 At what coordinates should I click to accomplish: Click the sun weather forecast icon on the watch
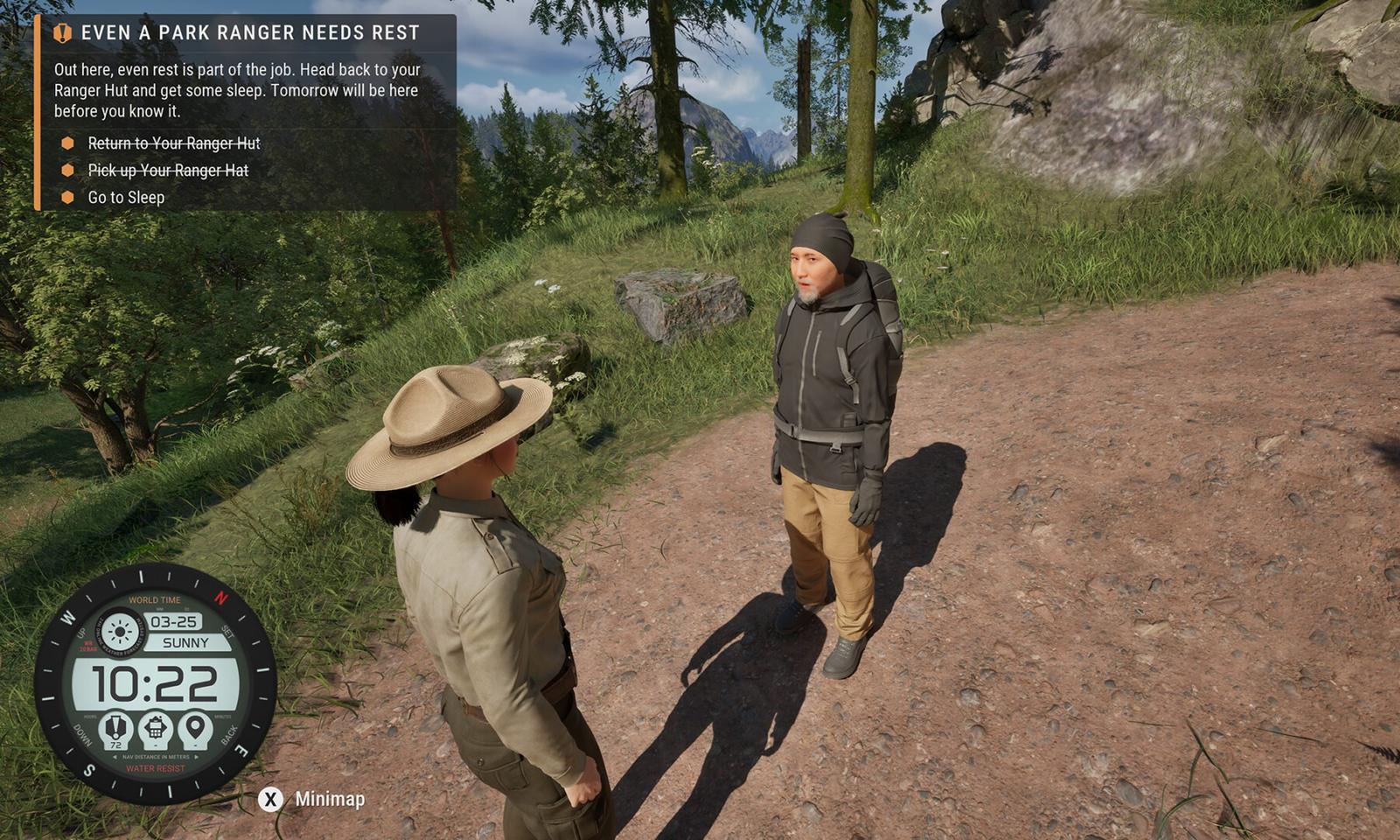coord(120,631)
